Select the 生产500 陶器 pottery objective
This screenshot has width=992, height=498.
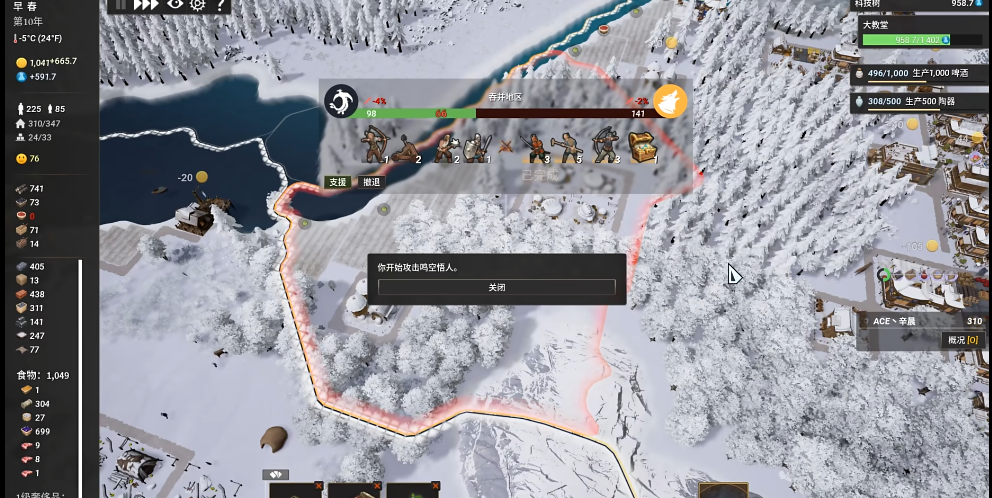[x=918, y=102]
